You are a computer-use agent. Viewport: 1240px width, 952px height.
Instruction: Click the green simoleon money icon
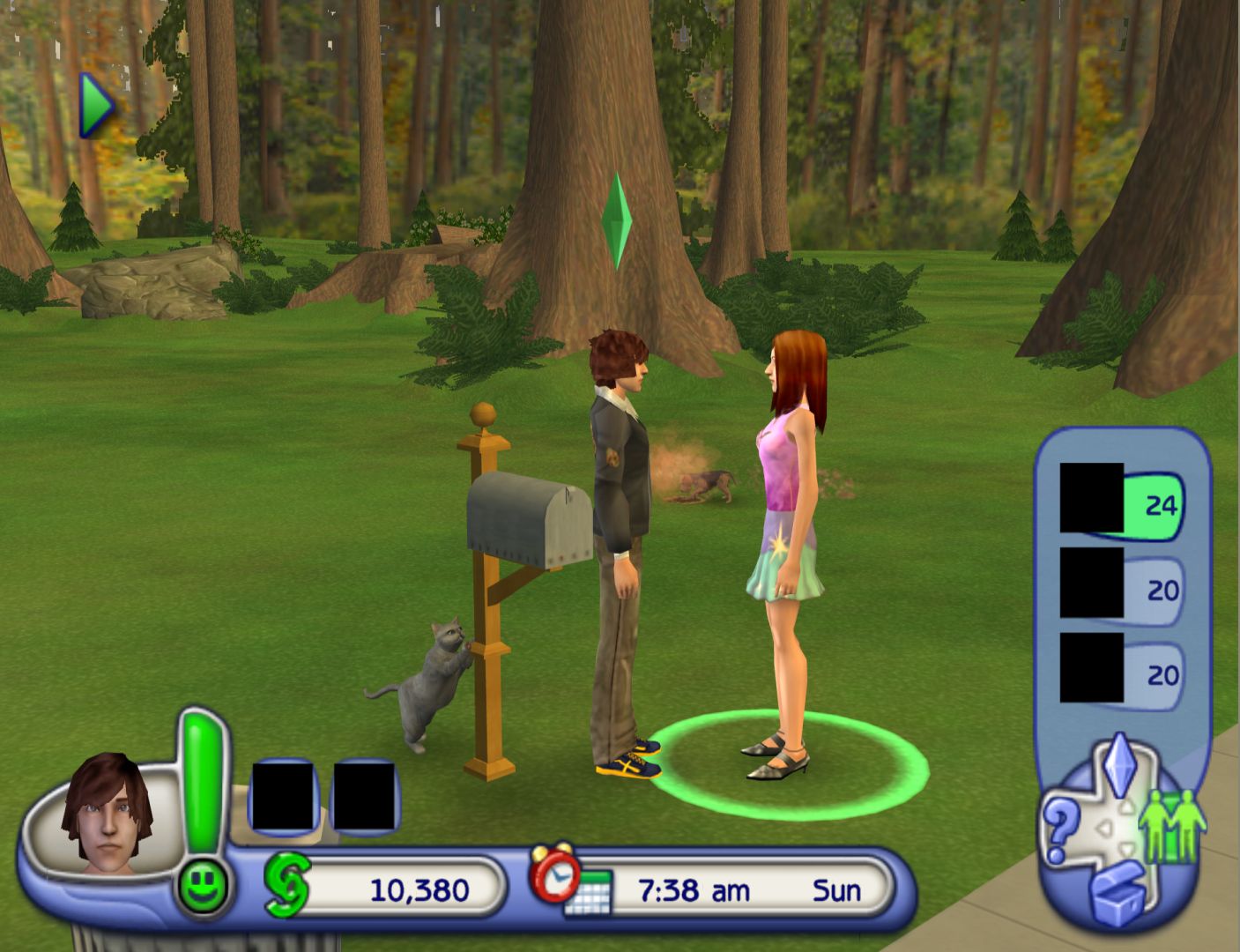[x=288, y=885]
